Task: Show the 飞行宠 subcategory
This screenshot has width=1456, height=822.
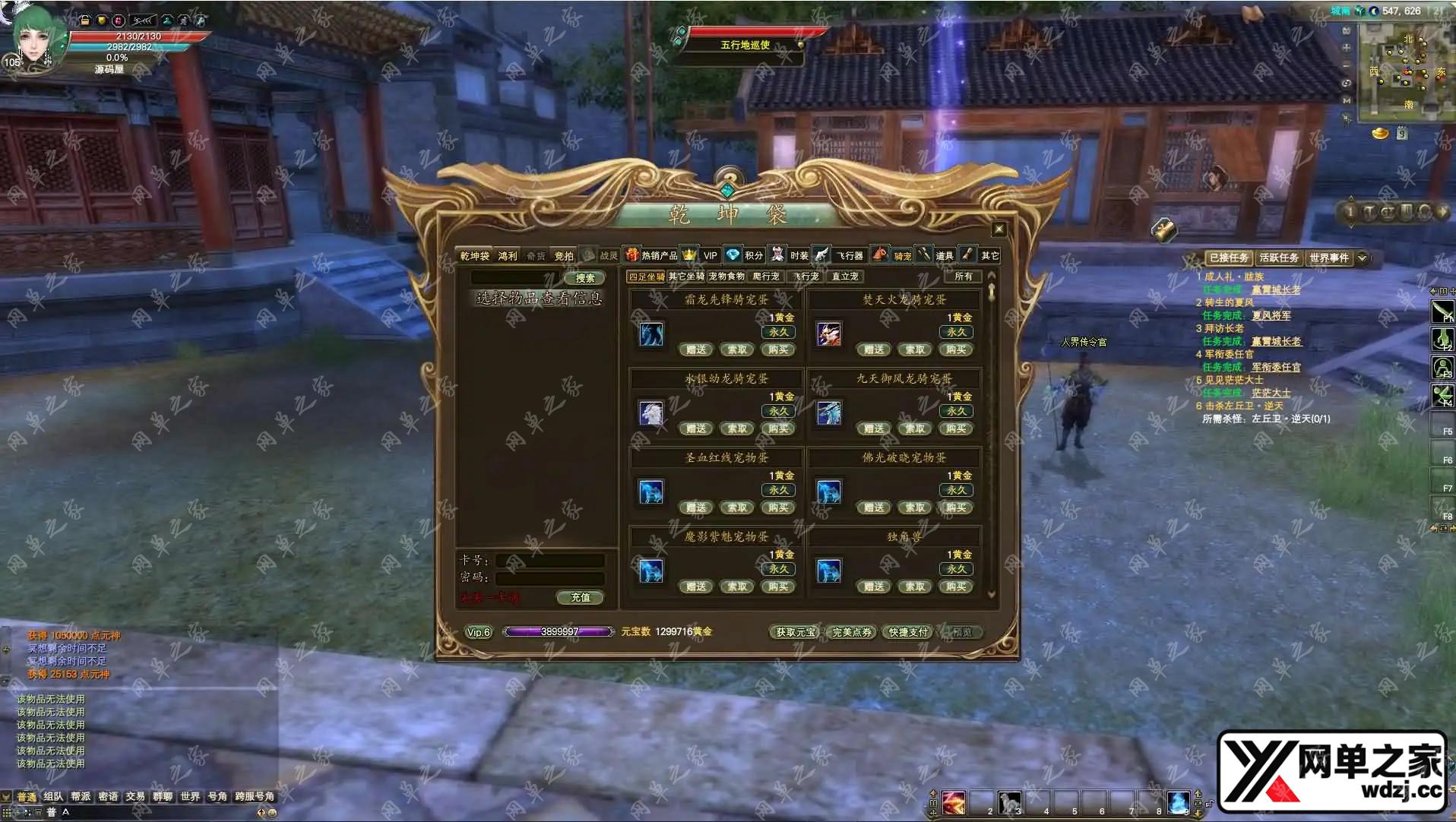Action: pos(807,277)
